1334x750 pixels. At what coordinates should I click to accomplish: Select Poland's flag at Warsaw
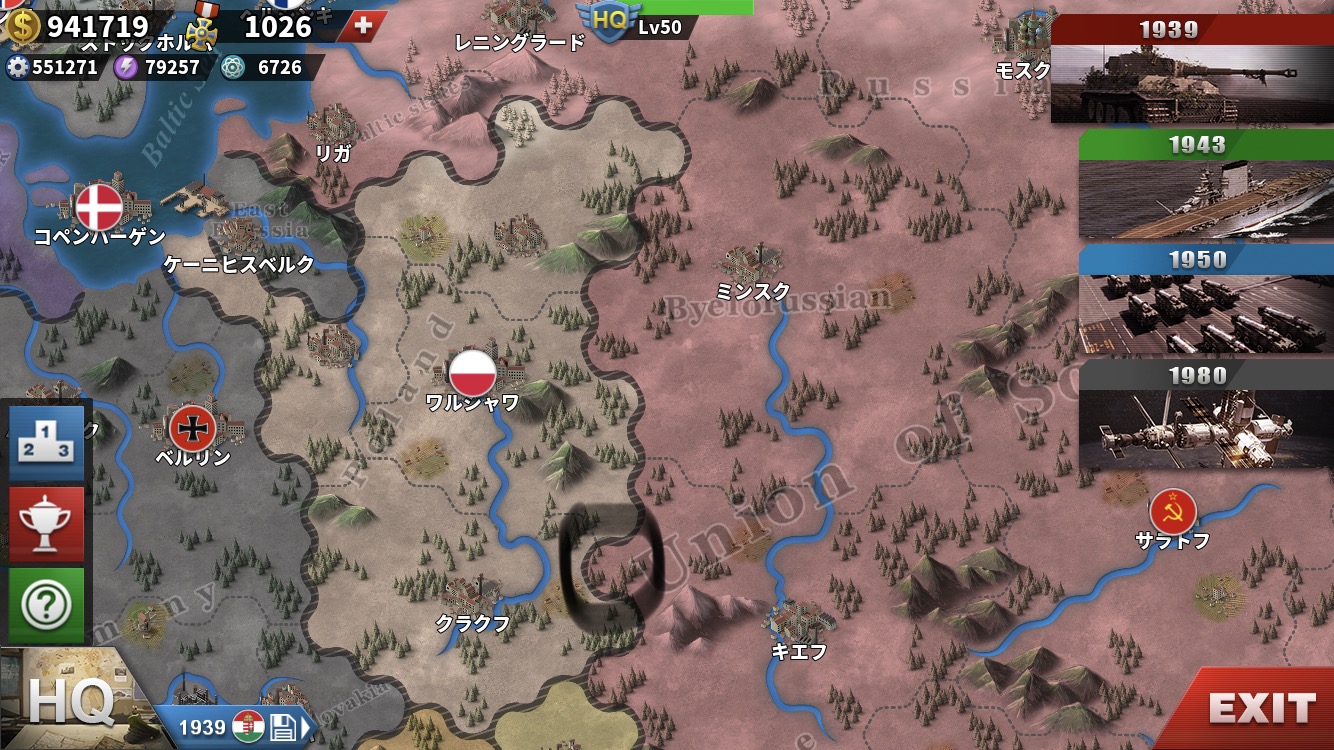[472, 373]
